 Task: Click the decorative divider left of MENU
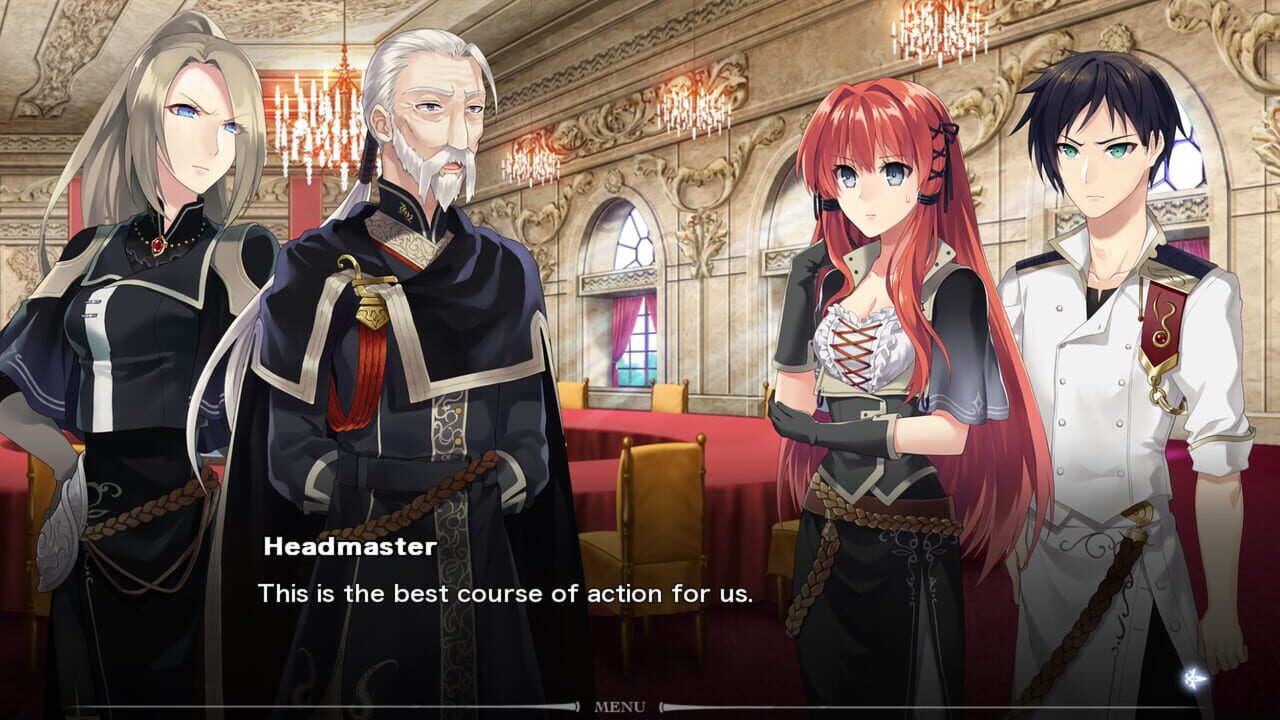[x=580, y=708]
